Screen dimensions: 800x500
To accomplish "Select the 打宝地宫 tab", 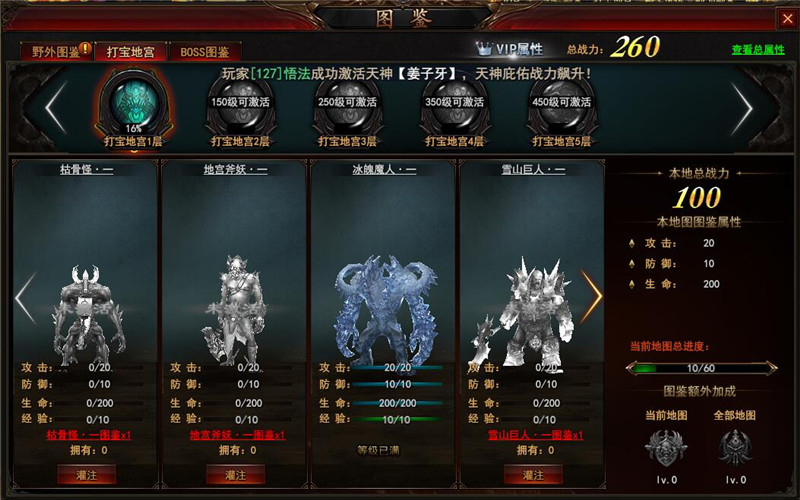I will coord(130,52).
